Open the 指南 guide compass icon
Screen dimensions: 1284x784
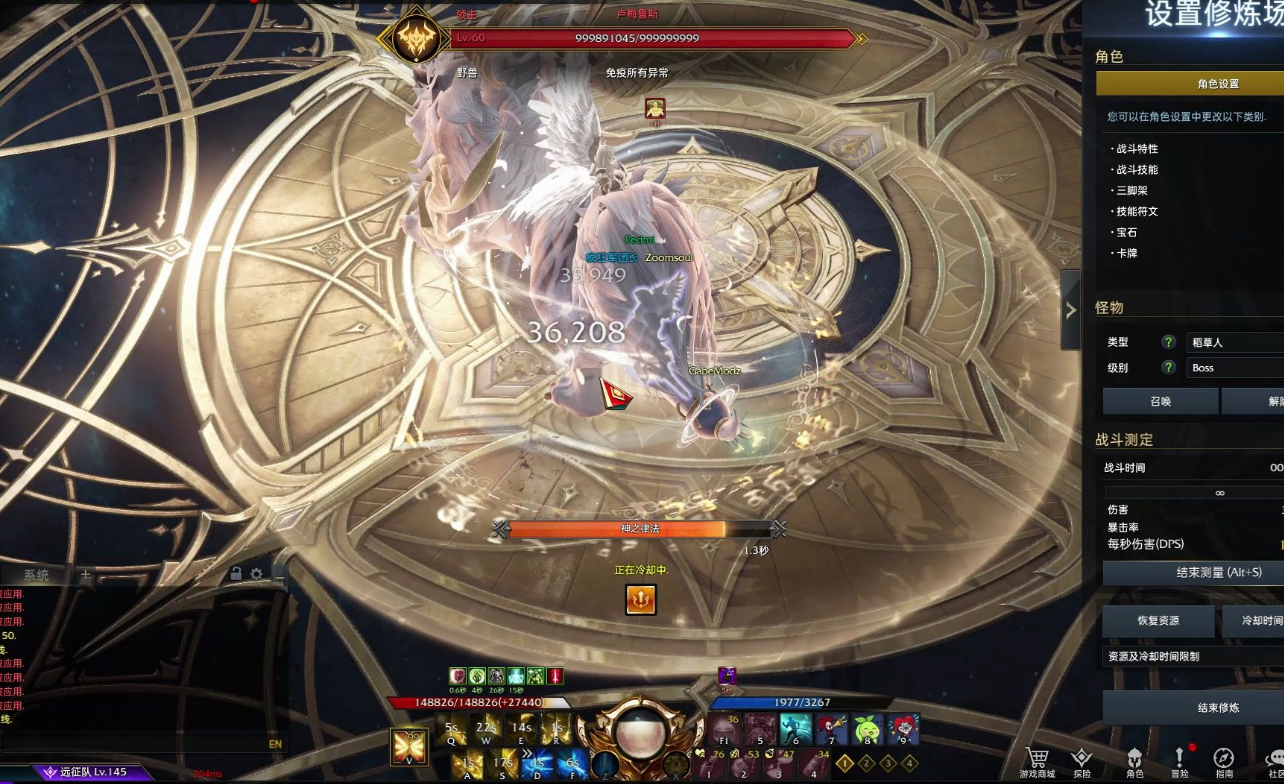[x=1224, y=762]
